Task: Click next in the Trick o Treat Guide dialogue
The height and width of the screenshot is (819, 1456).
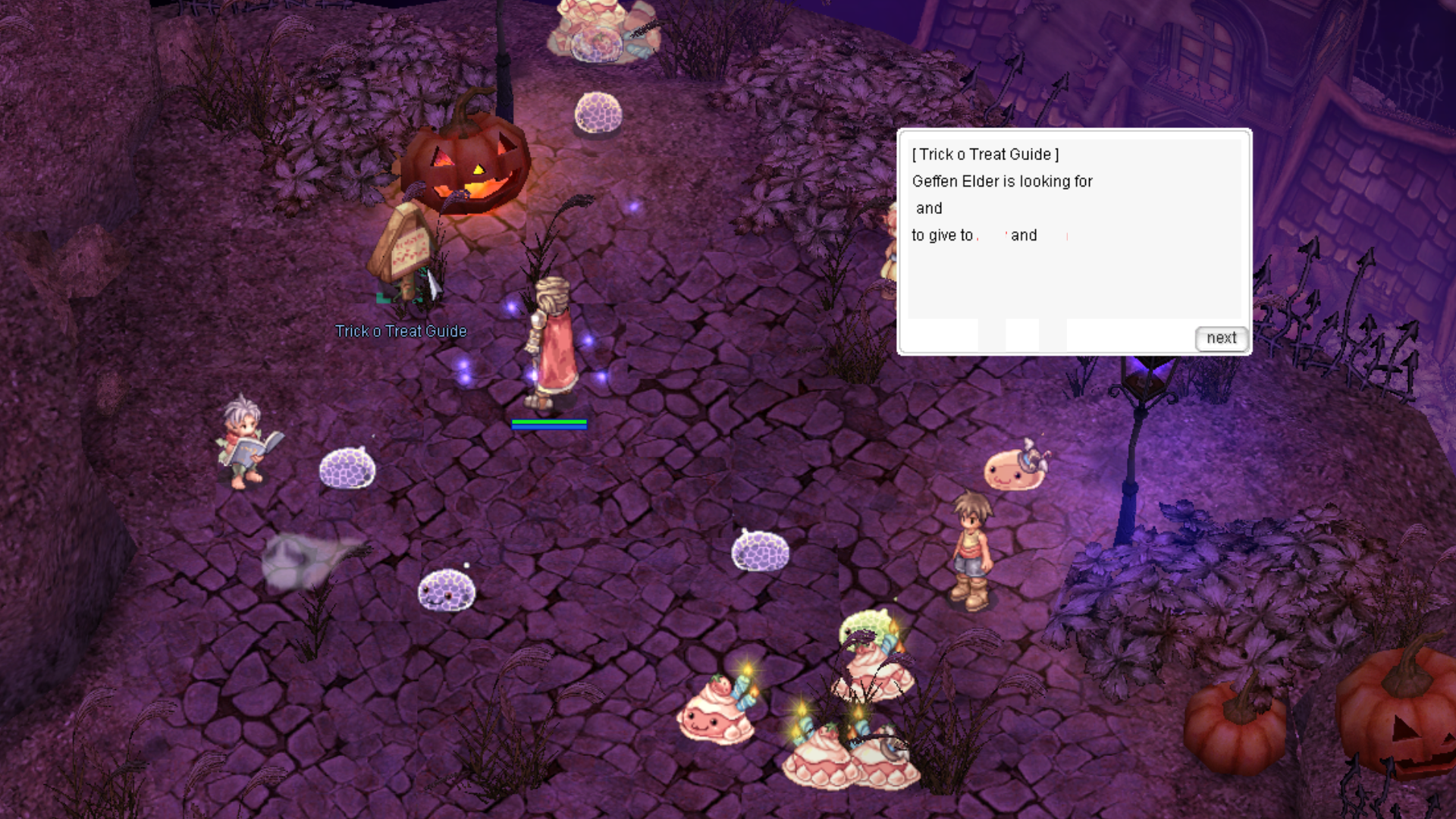Action: tap(1221, 338)
